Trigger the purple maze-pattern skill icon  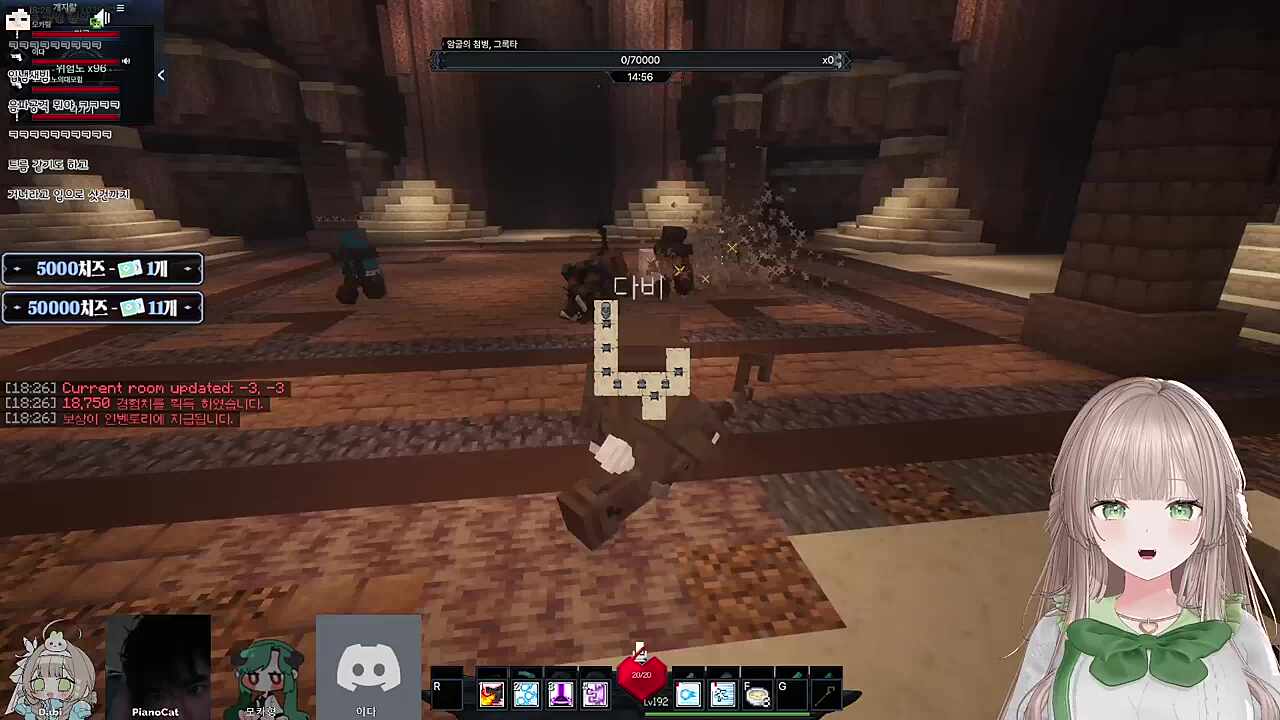coord(595,694)
